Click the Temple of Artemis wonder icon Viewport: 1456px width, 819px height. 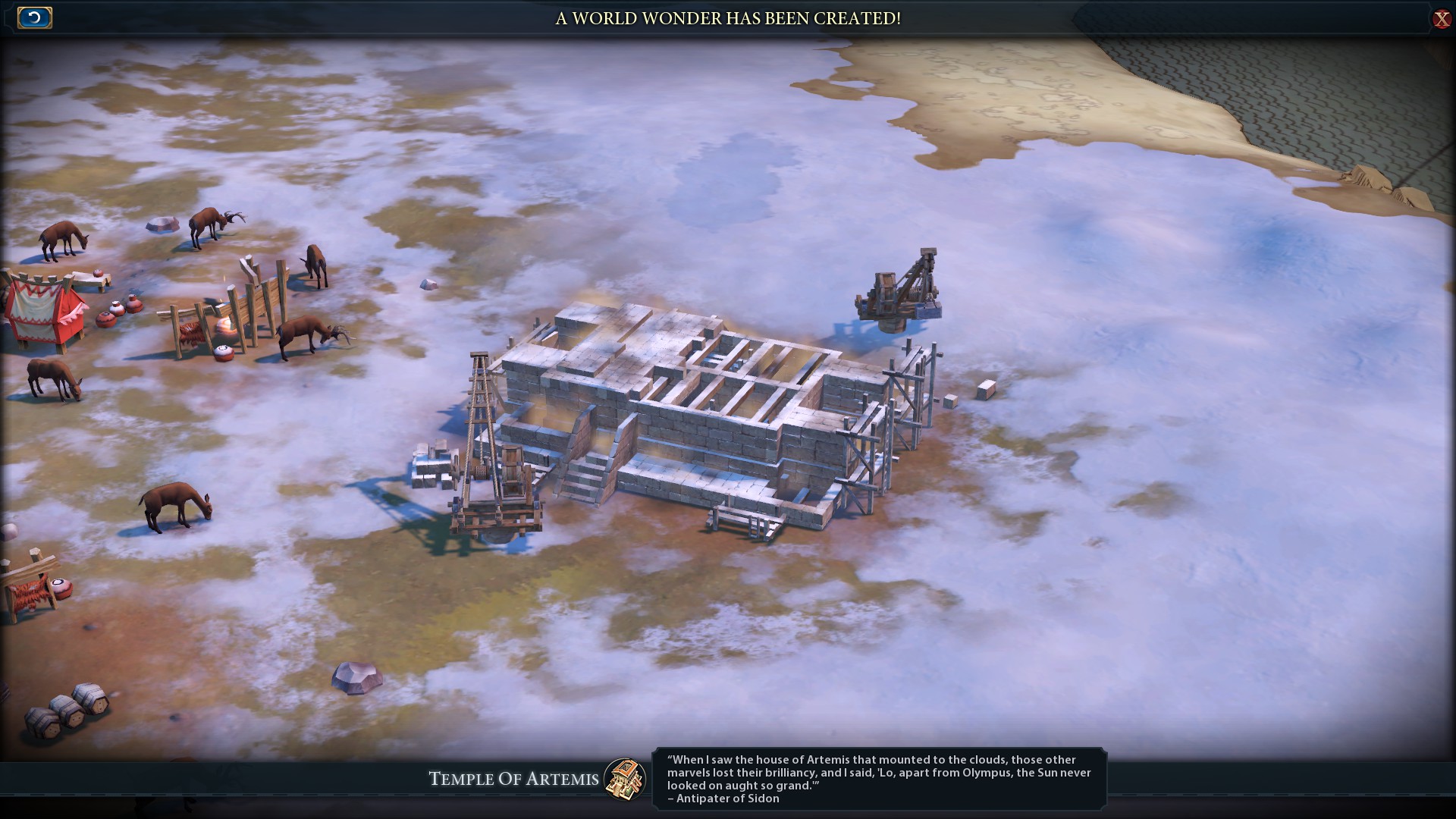[x=625, y=779]
